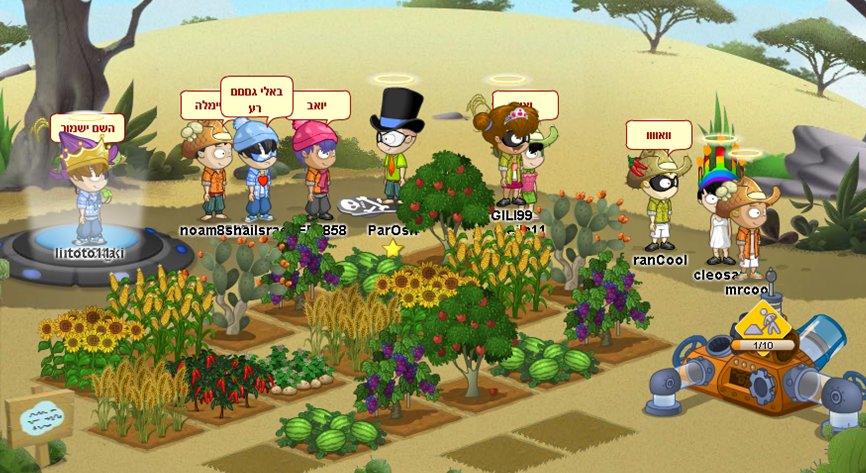866x473 pixels.
Task: Click the yellow construction worker sign icon
Action: pyautogui.click(x=763, y=322)
